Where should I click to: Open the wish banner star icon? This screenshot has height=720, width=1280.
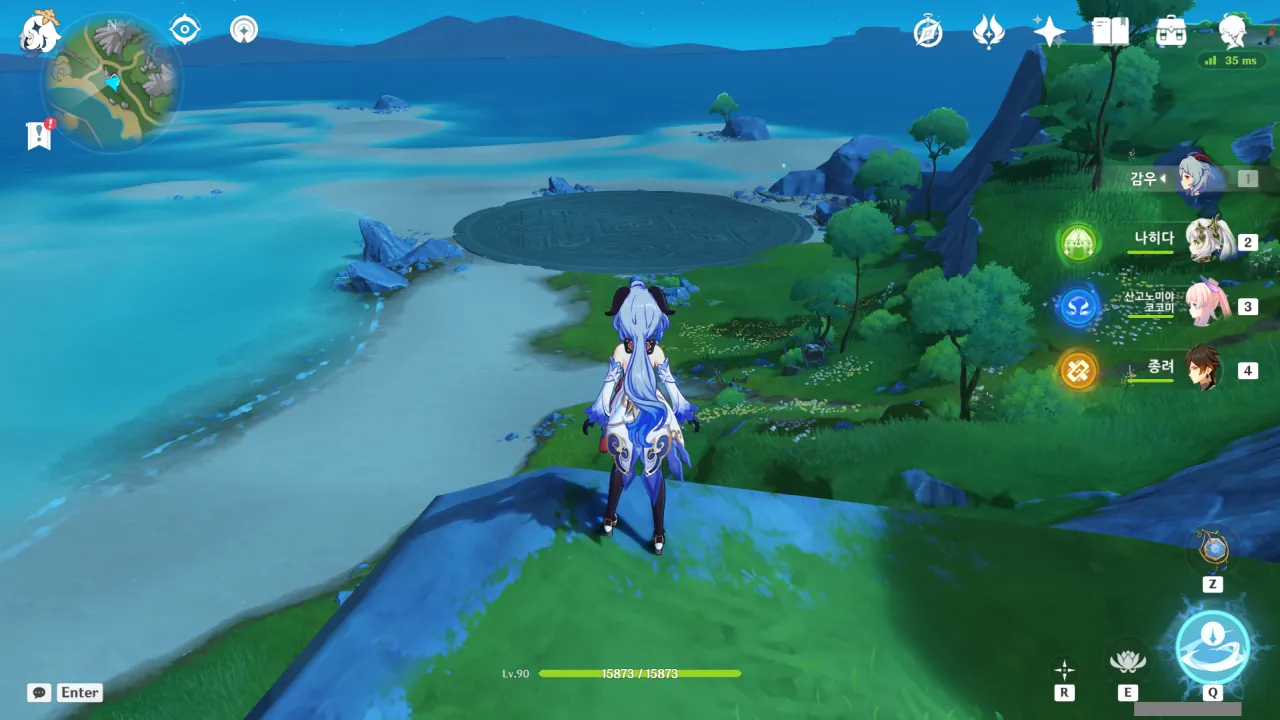point(988,32)
